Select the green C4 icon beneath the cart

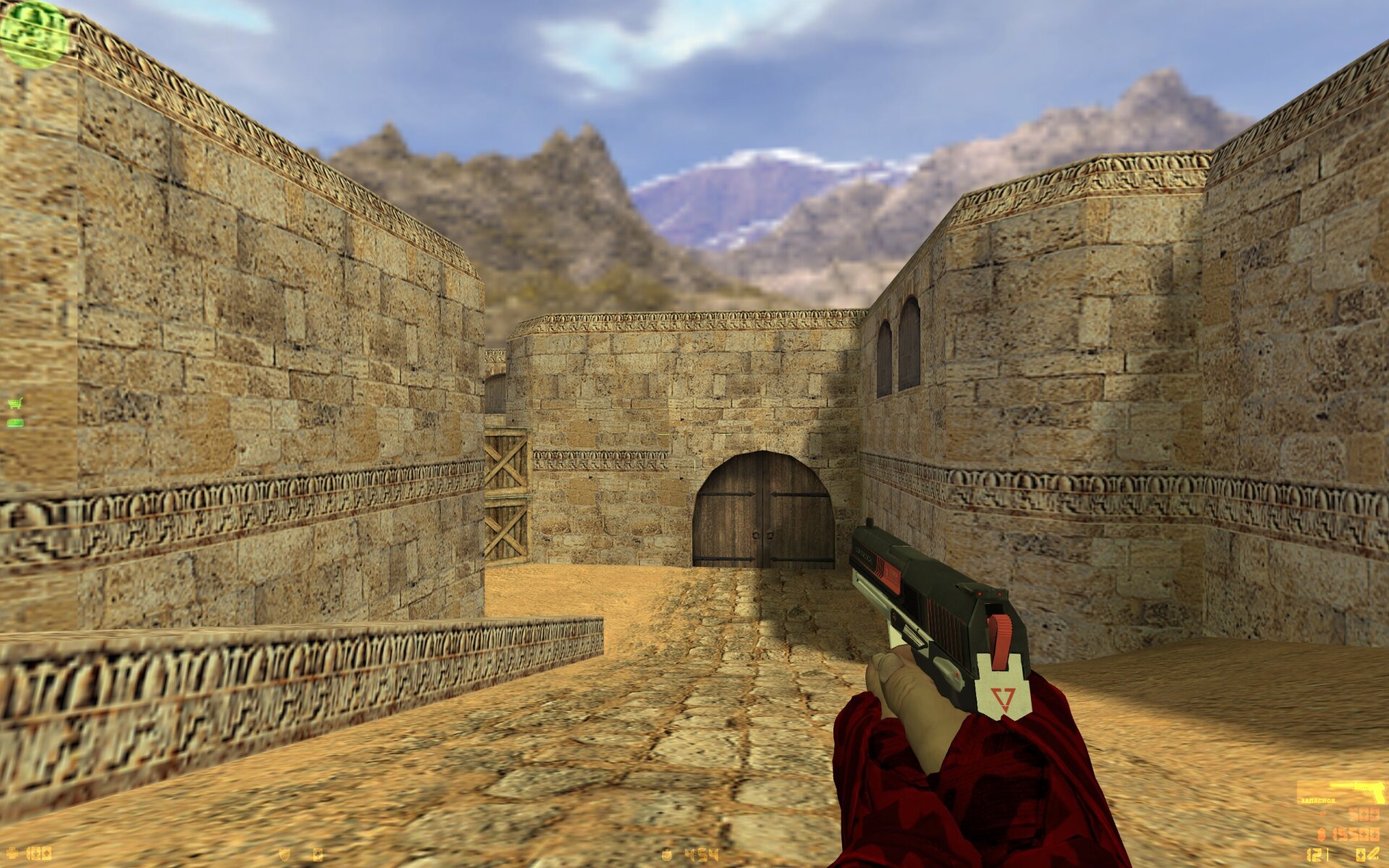[x=14, y=422]
